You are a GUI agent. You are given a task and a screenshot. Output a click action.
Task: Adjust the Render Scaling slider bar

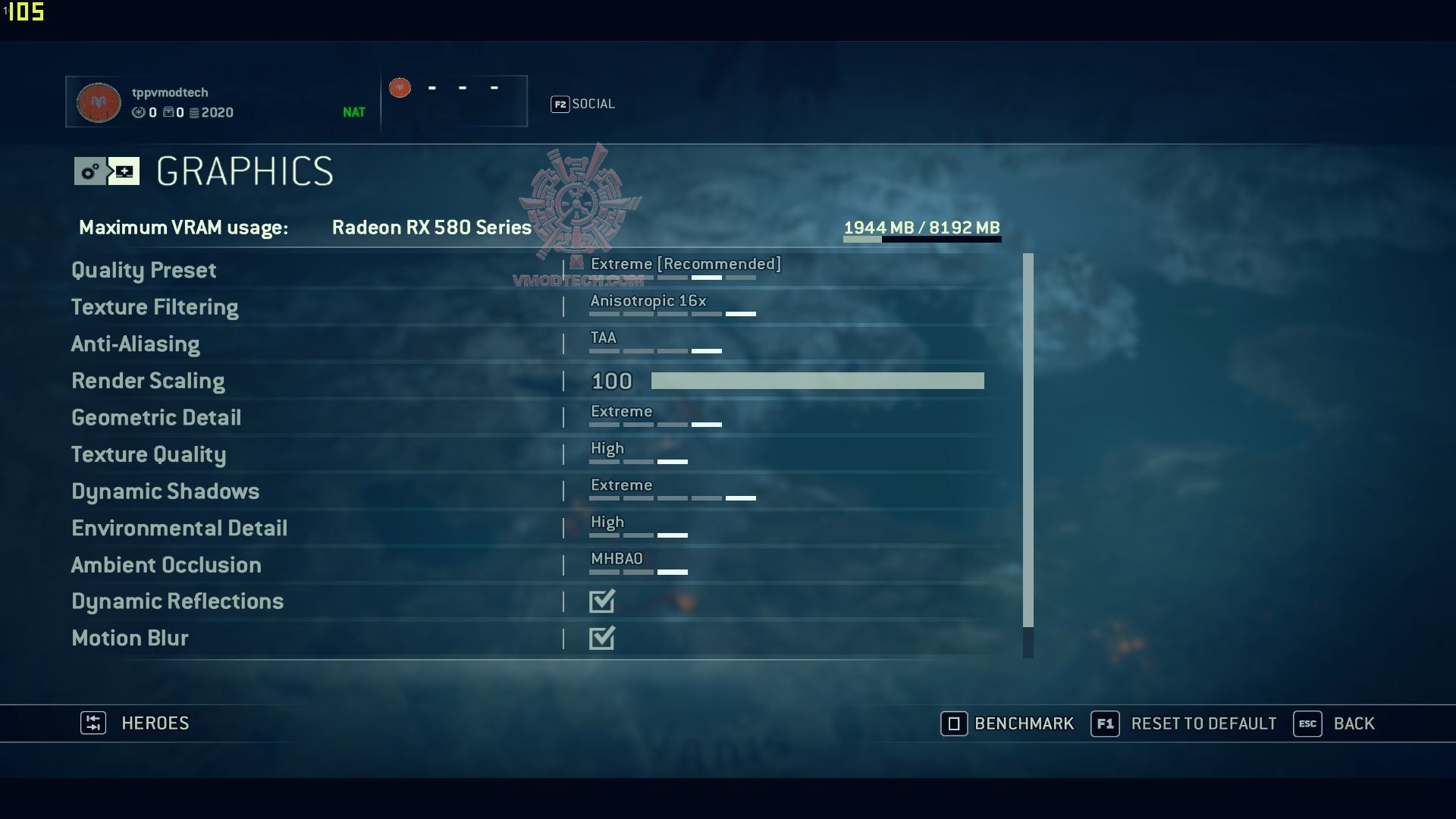coord(817,381)
